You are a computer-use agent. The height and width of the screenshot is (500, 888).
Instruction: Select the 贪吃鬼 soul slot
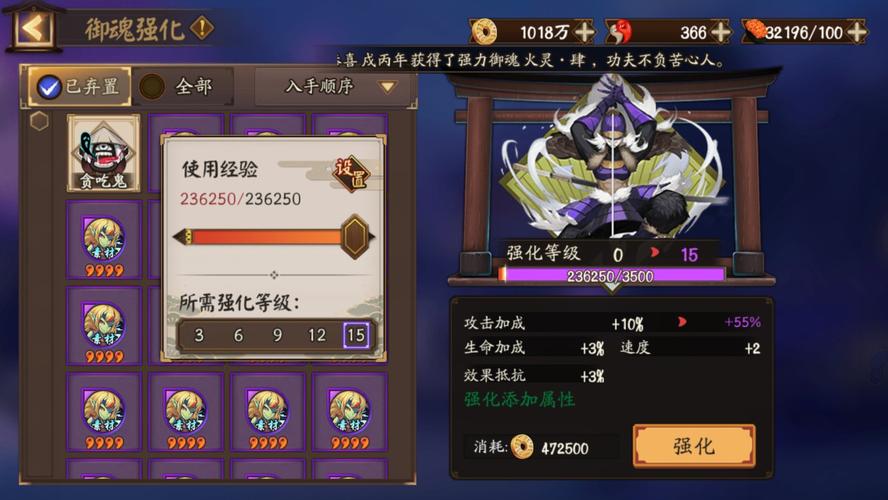tap(103, 153)
